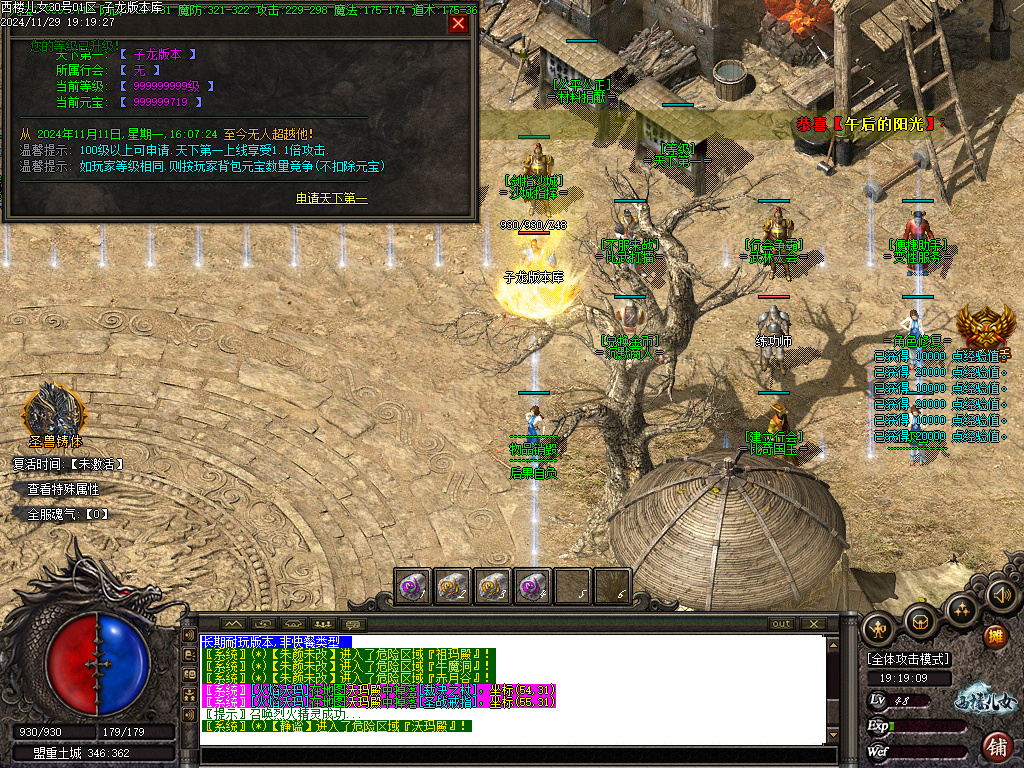
Task: Use the purple swirl stone in slot 1
Action: [x=412, y=587]
